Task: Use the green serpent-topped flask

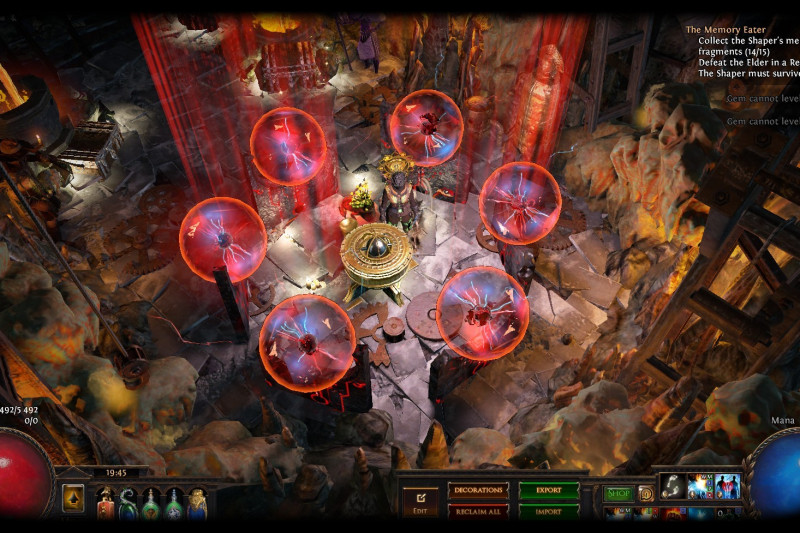Action: click(128, 500)
